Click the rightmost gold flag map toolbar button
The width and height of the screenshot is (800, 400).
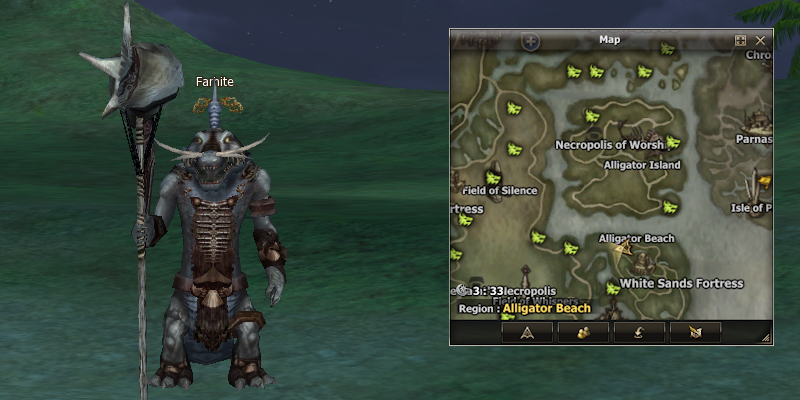coord(695,333)
